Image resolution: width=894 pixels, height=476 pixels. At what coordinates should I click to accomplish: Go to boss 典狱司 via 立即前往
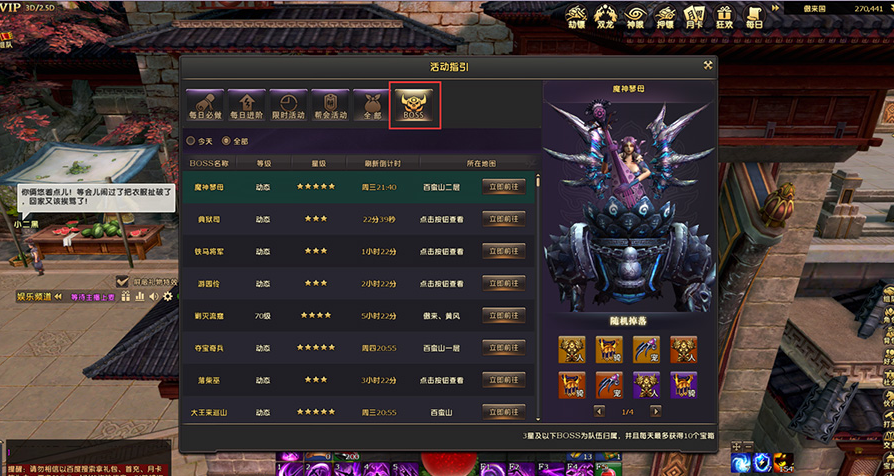point(504,218)
